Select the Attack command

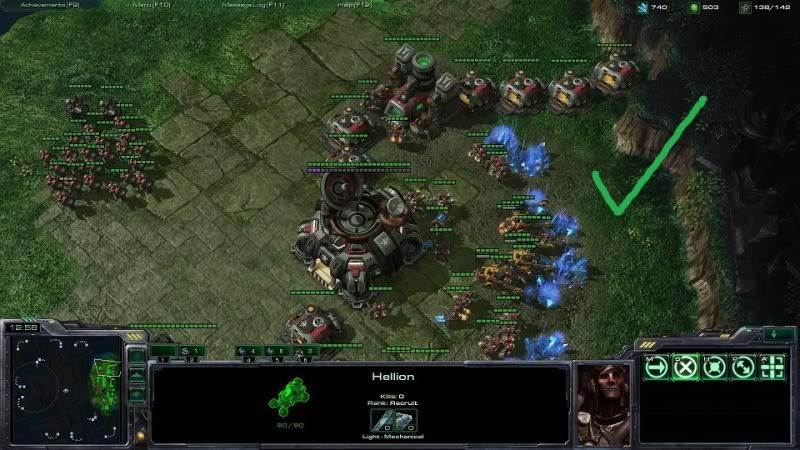[772, 367]
